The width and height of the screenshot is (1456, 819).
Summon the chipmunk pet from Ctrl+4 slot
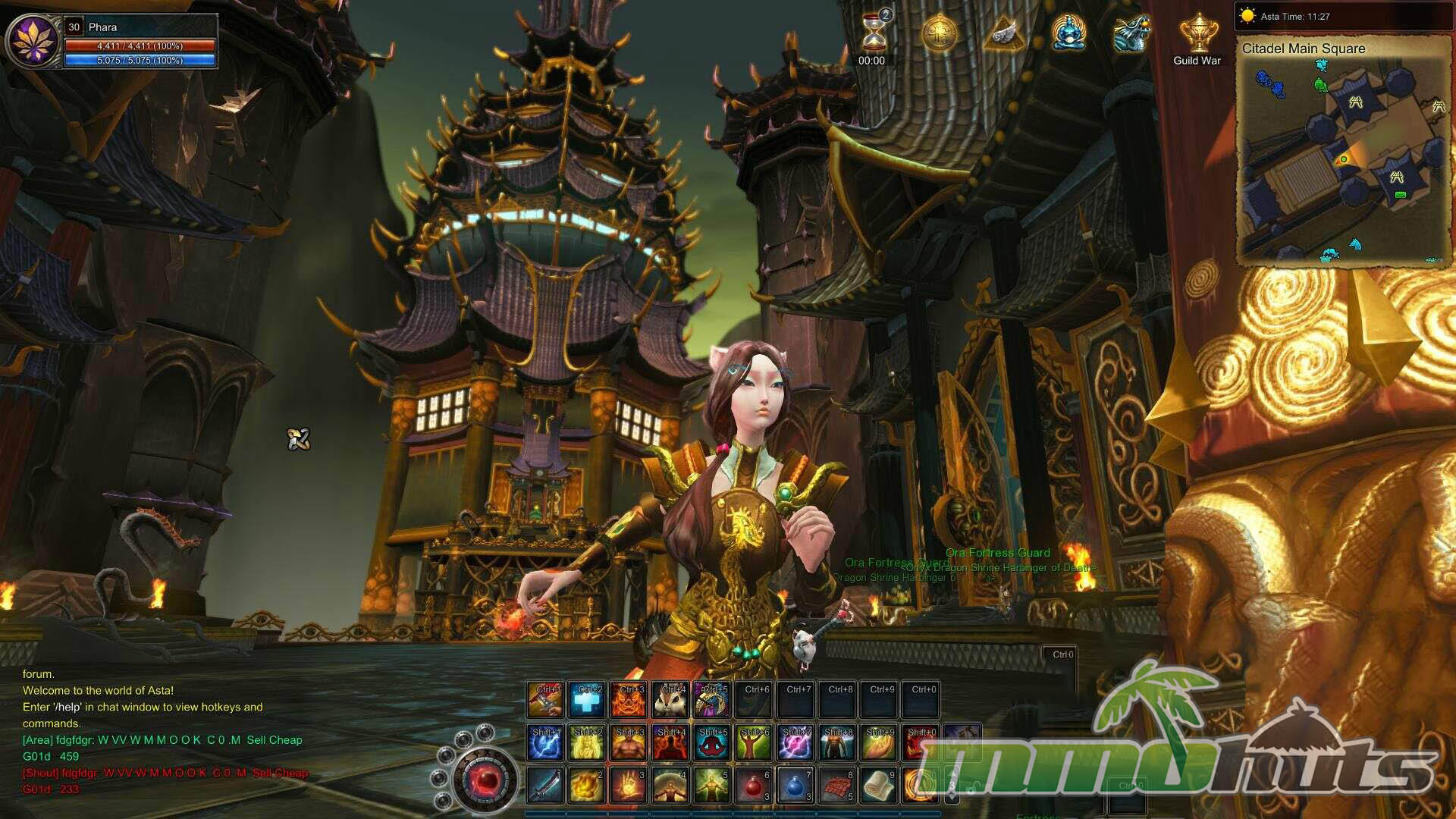(x=670, y=700)
